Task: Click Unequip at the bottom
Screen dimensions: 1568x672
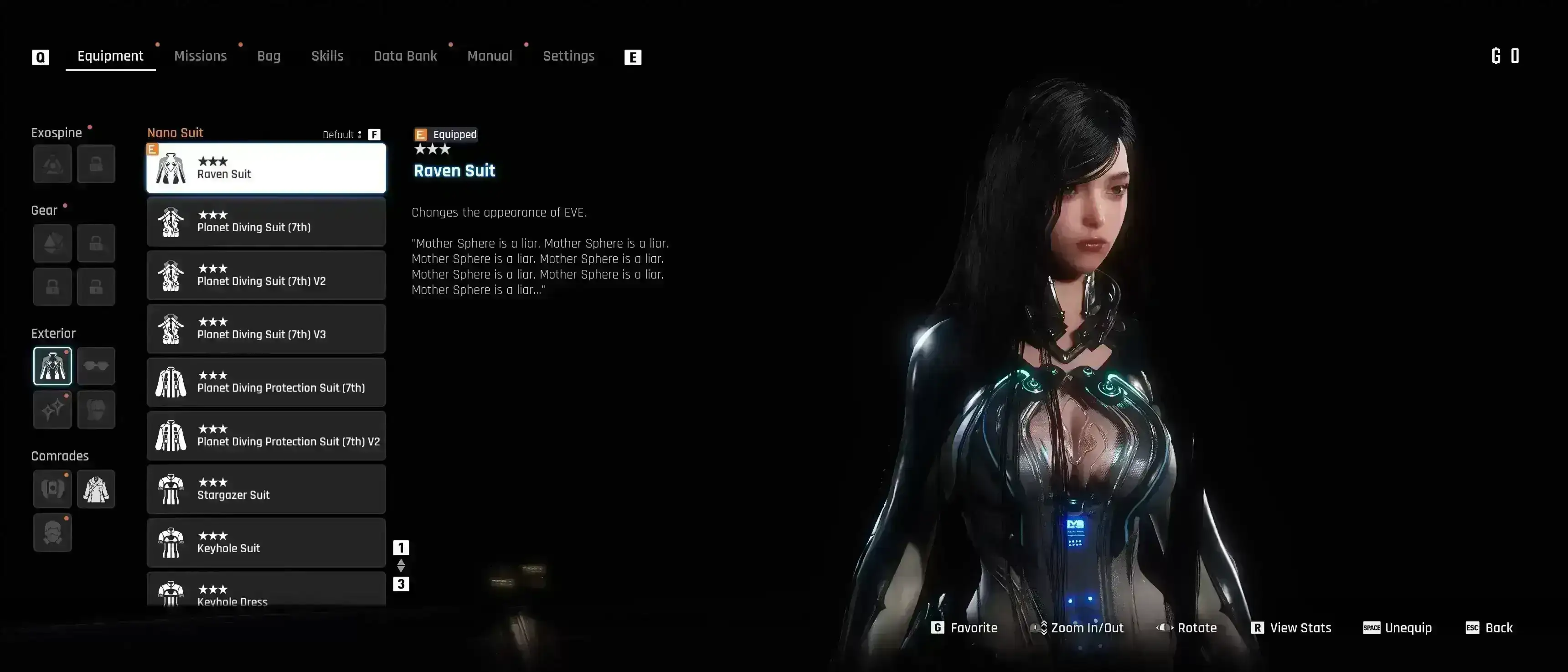Action: [x=1398, y=628]
